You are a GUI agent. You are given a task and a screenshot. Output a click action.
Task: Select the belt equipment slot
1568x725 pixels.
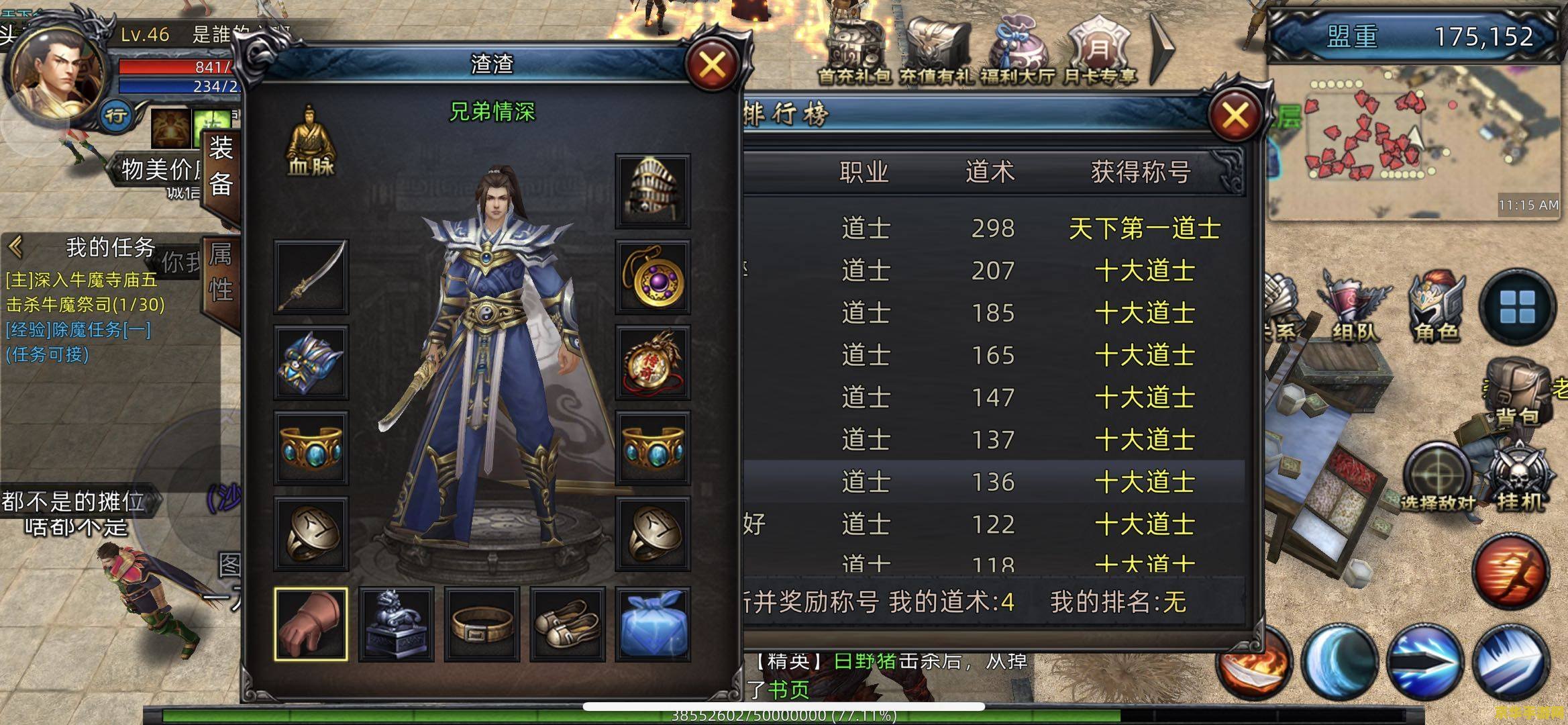point(482,624)
